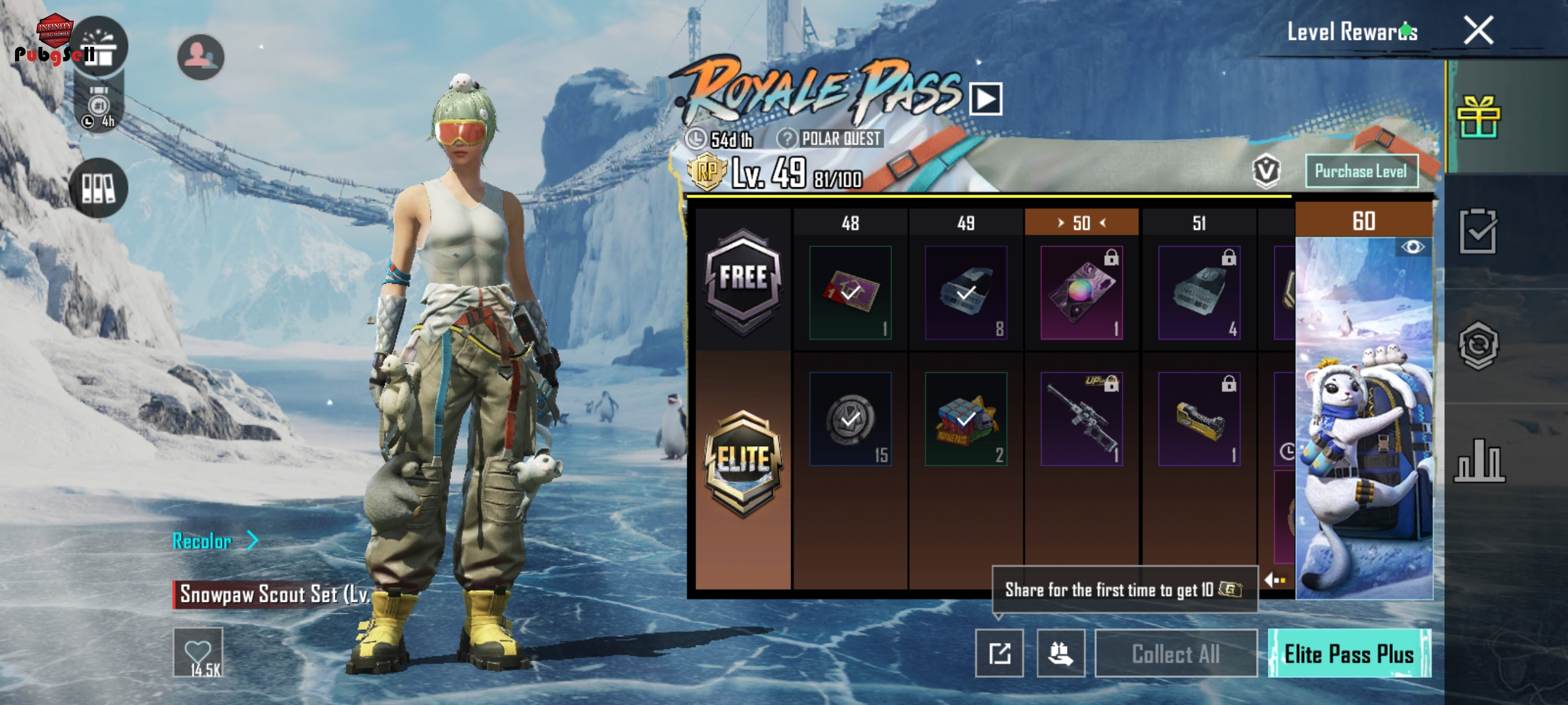Close the Level Rewards screen

tap(1478, 31)
